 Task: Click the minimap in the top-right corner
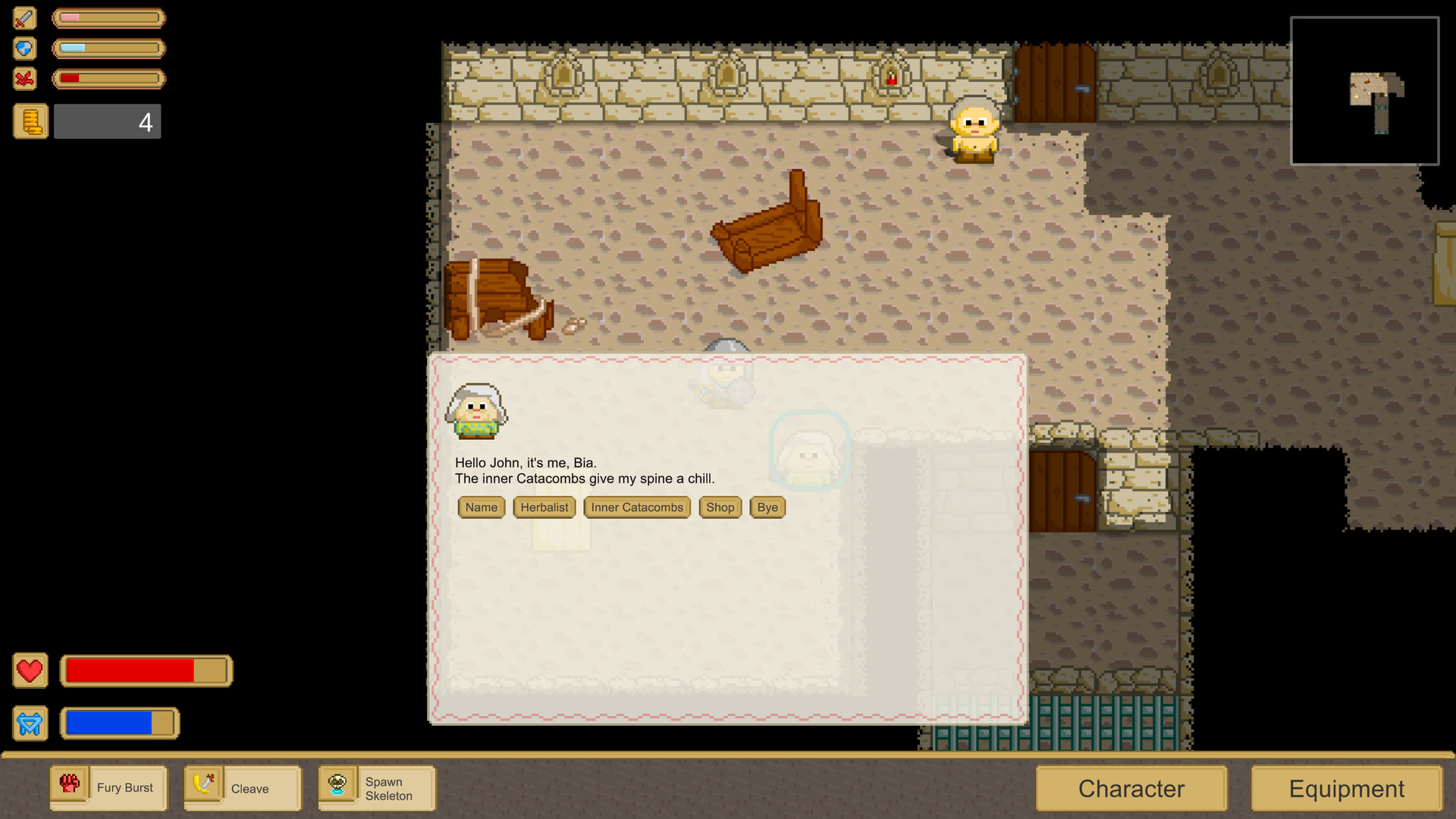point(1365,90)
